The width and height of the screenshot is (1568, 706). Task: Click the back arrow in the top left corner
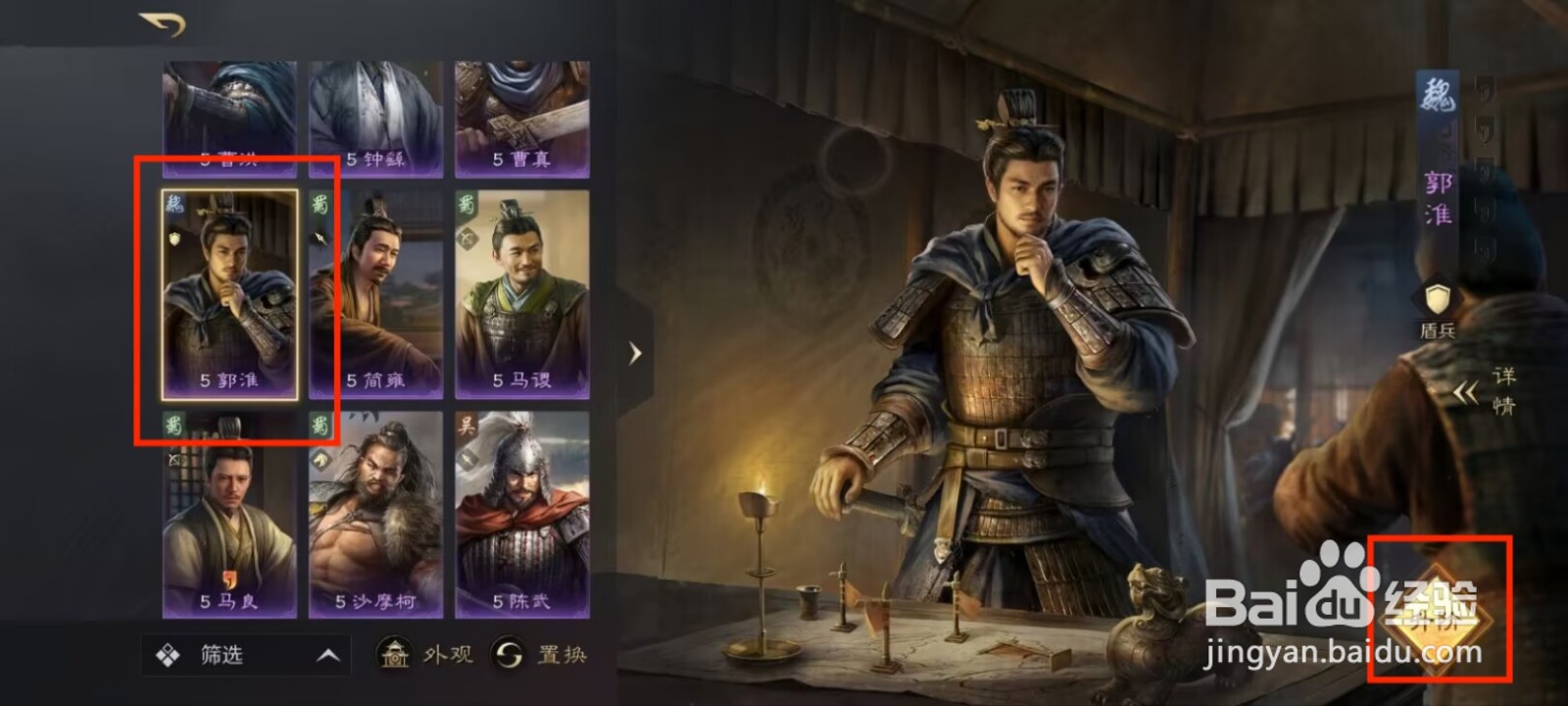pos(162,21)
